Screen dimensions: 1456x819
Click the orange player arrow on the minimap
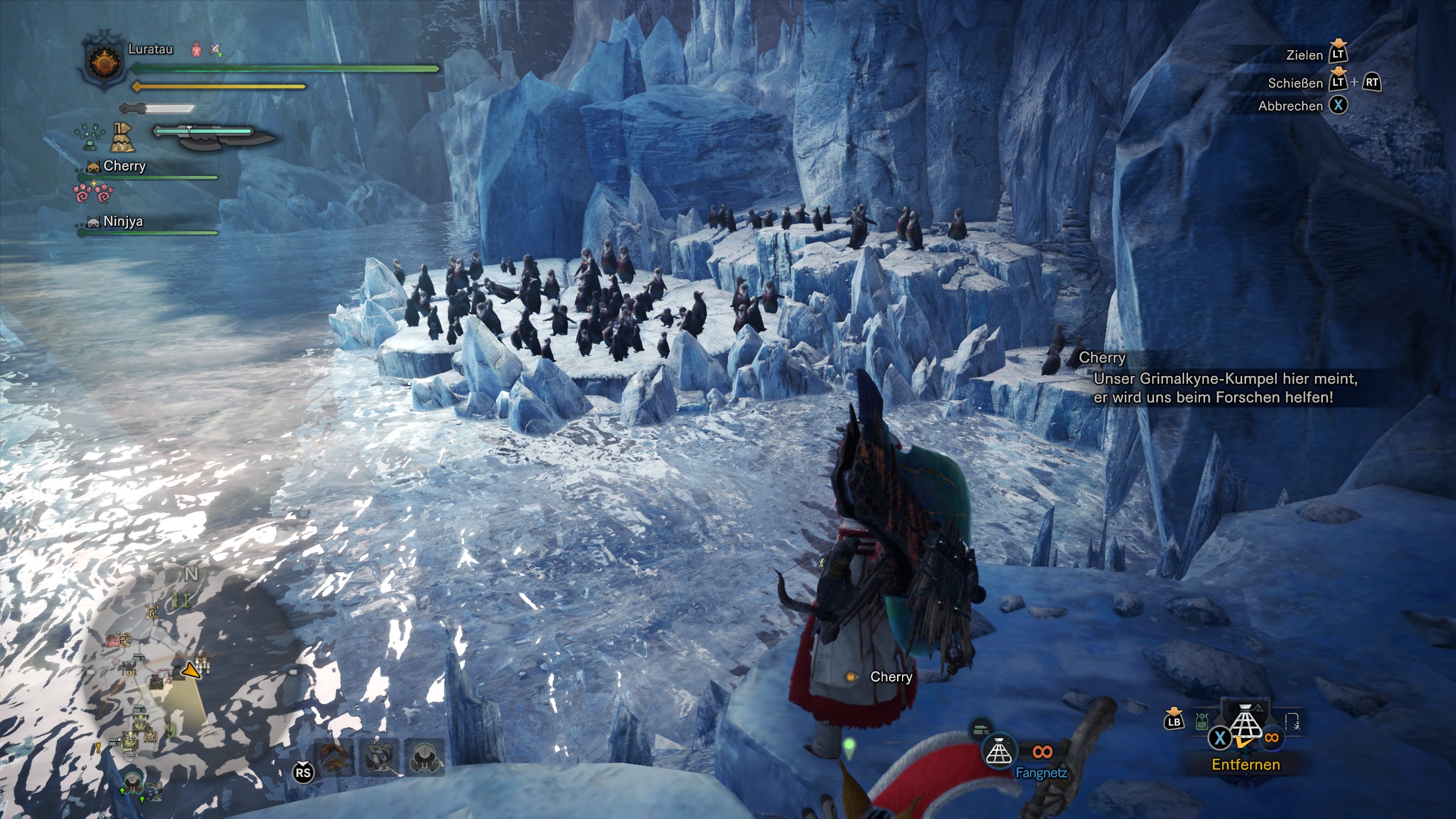tap(192, 672)
